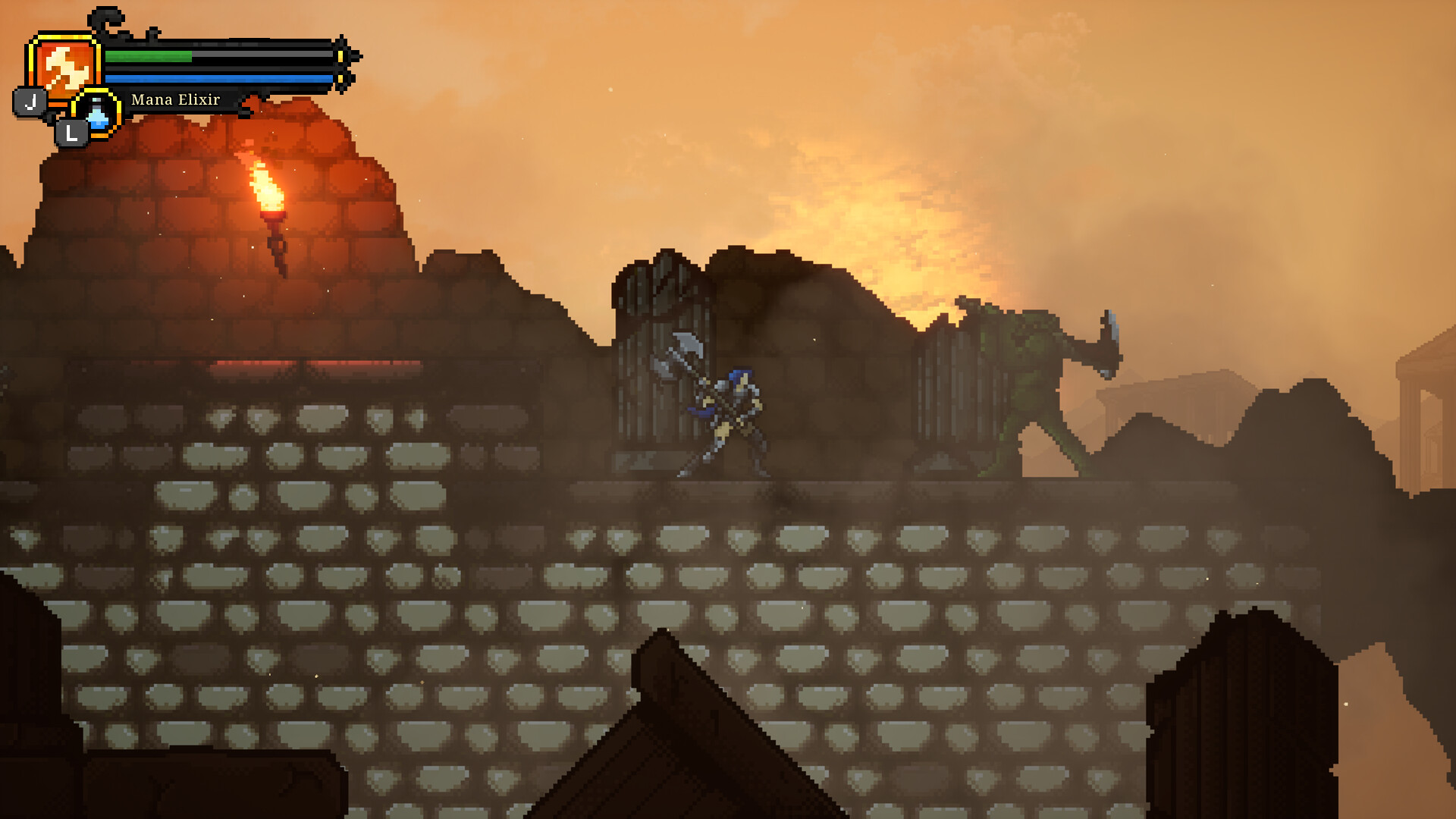Click the golden frame around the axe skill
The height and width of the screenshot is (819, 1456).
pyautogui.click(x=63, y=36)
